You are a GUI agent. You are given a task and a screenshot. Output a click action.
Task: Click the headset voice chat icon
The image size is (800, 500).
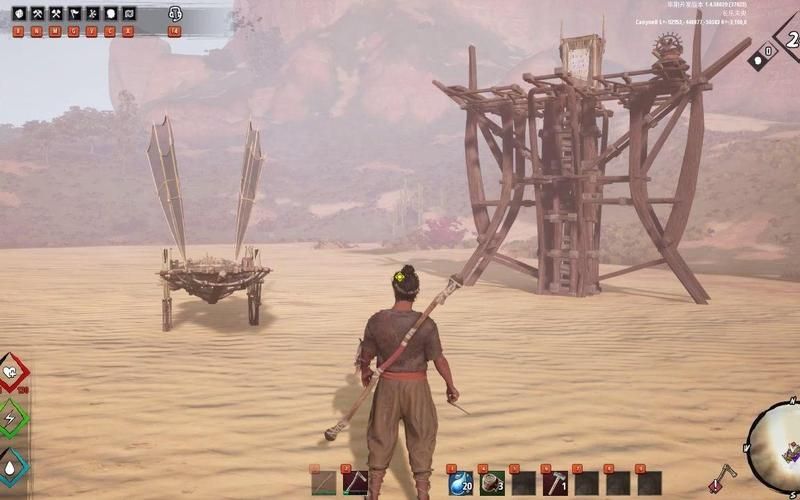click(175, 14)
